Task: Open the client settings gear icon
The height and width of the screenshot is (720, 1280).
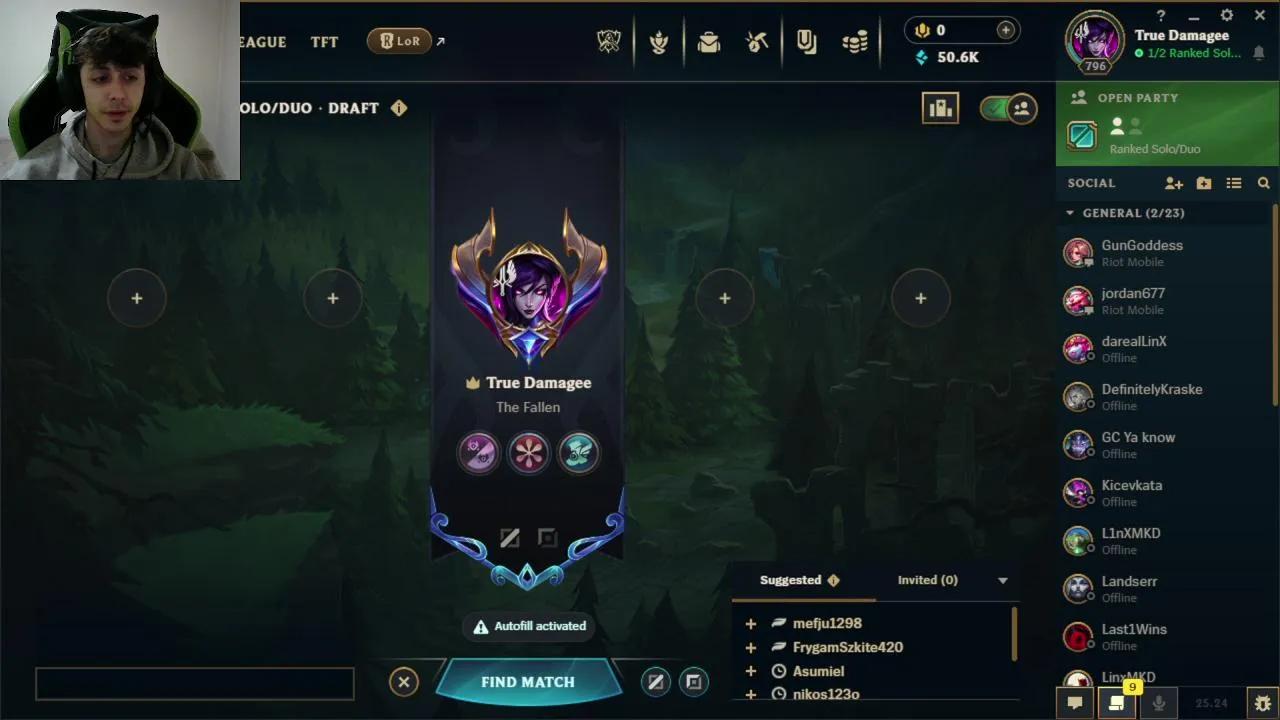Action: click(x=1225, y=15)
